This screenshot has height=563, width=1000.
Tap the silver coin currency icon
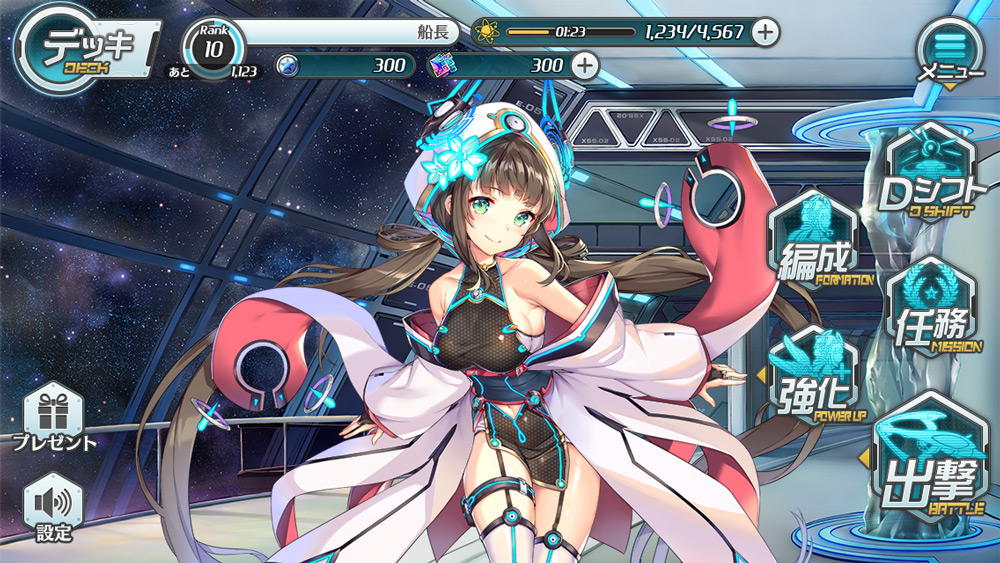tap(287, 66)
